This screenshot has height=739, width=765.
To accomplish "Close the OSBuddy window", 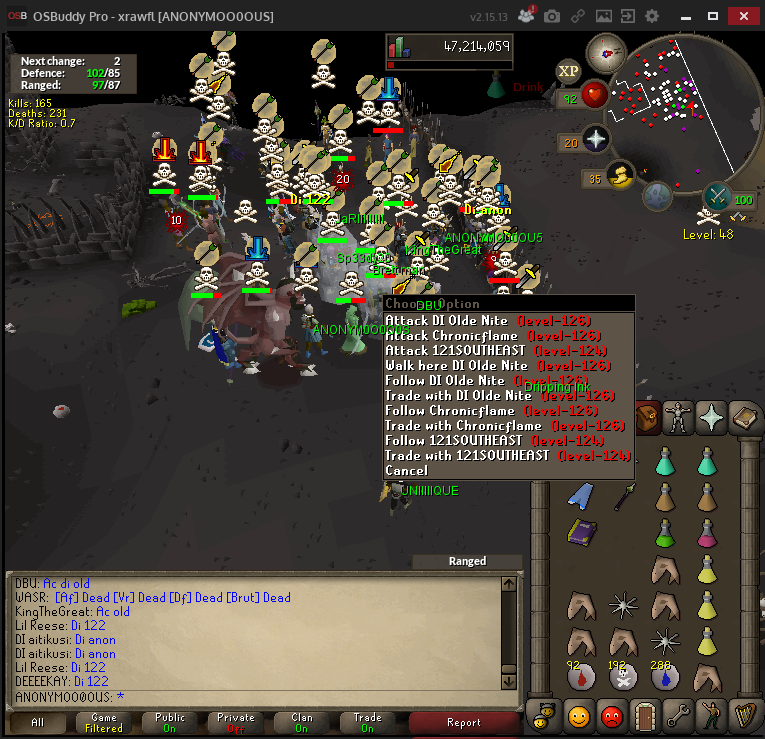I will coord(742,17).
